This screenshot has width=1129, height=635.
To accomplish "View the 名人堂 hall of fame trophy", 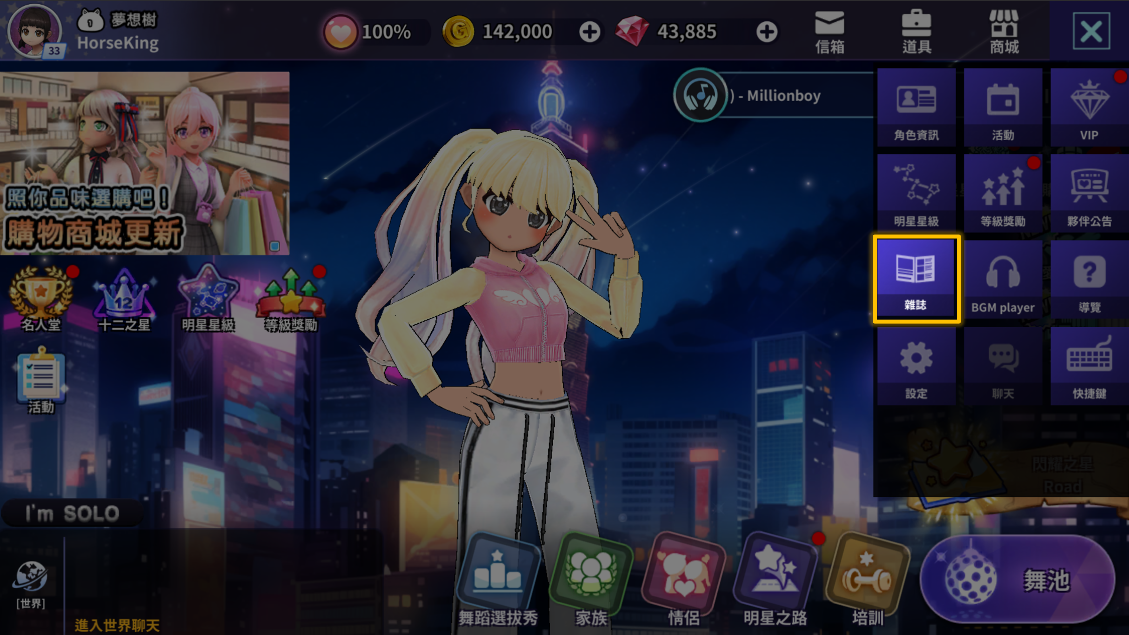I will pyautogui.click(x=41, y=296).
